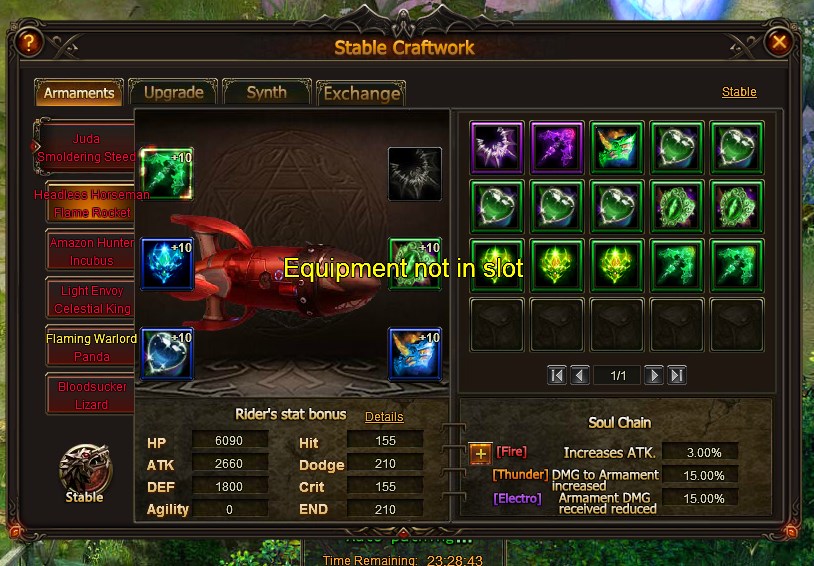This screenshot has height=566, width=814.
Task: Click the Soul Chain plus button
Action: click(x=480, y=455)
